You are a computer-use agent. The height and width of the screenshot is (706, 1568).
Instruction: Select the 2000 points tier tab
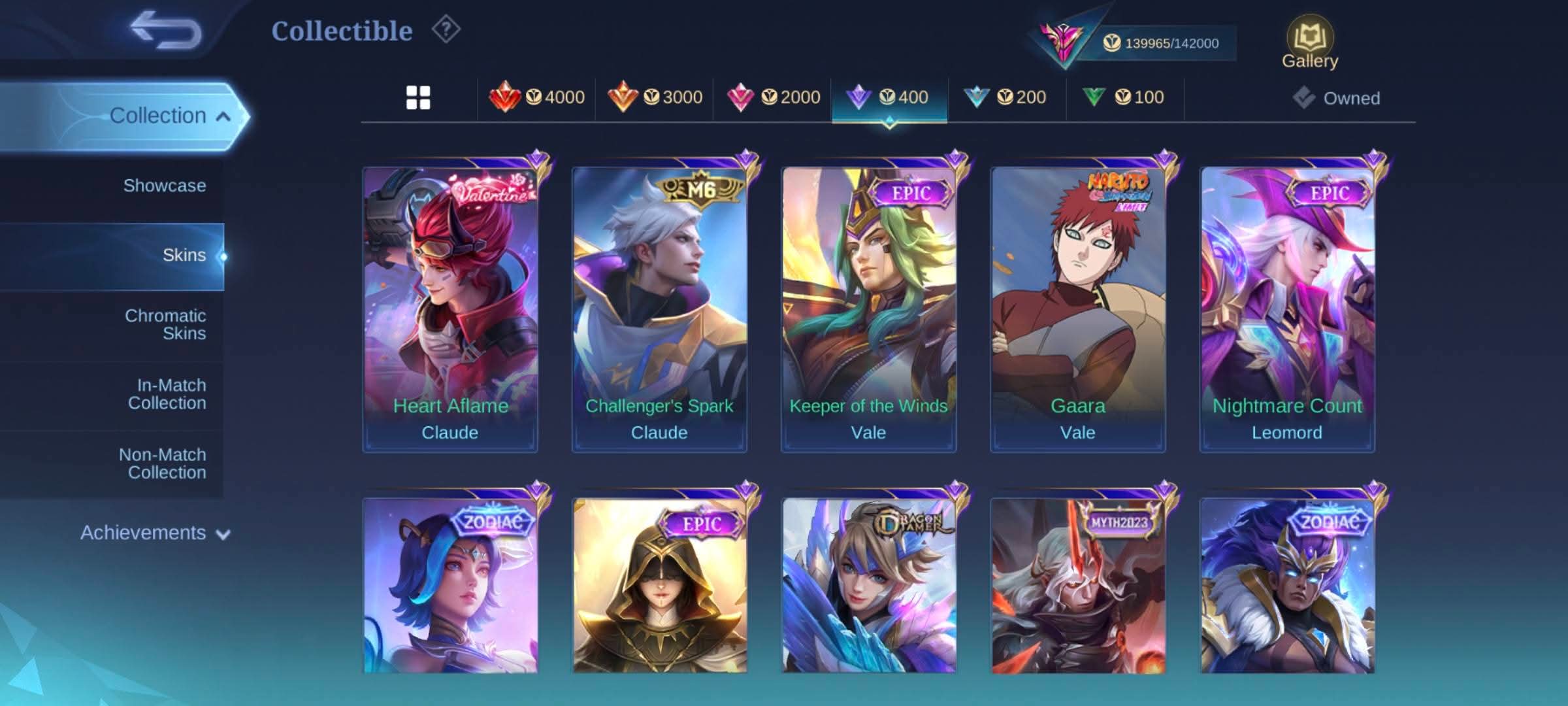[x=773, y=98]
